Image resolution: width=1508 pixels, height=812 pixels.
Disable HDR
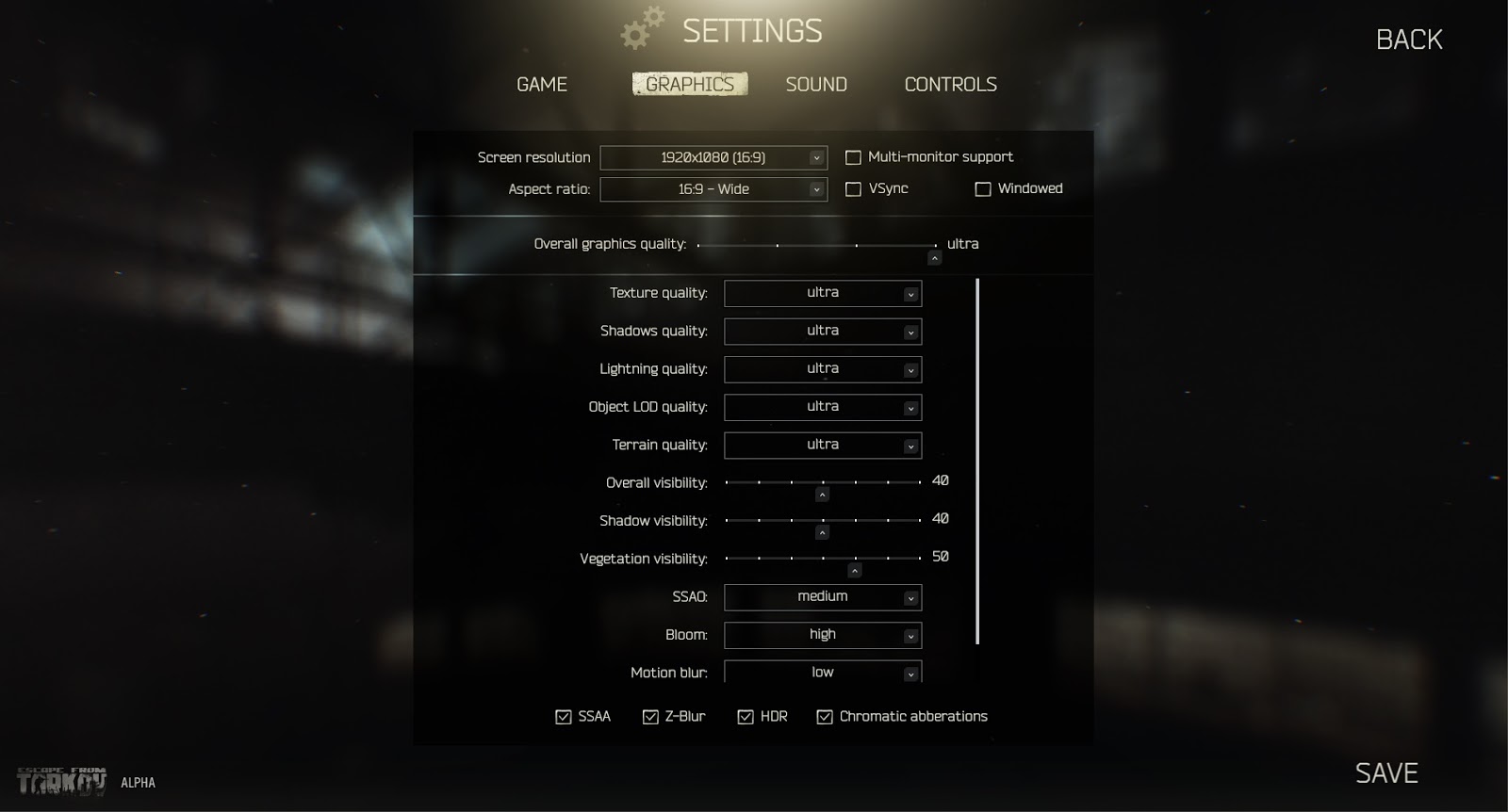tap(744, 716)
